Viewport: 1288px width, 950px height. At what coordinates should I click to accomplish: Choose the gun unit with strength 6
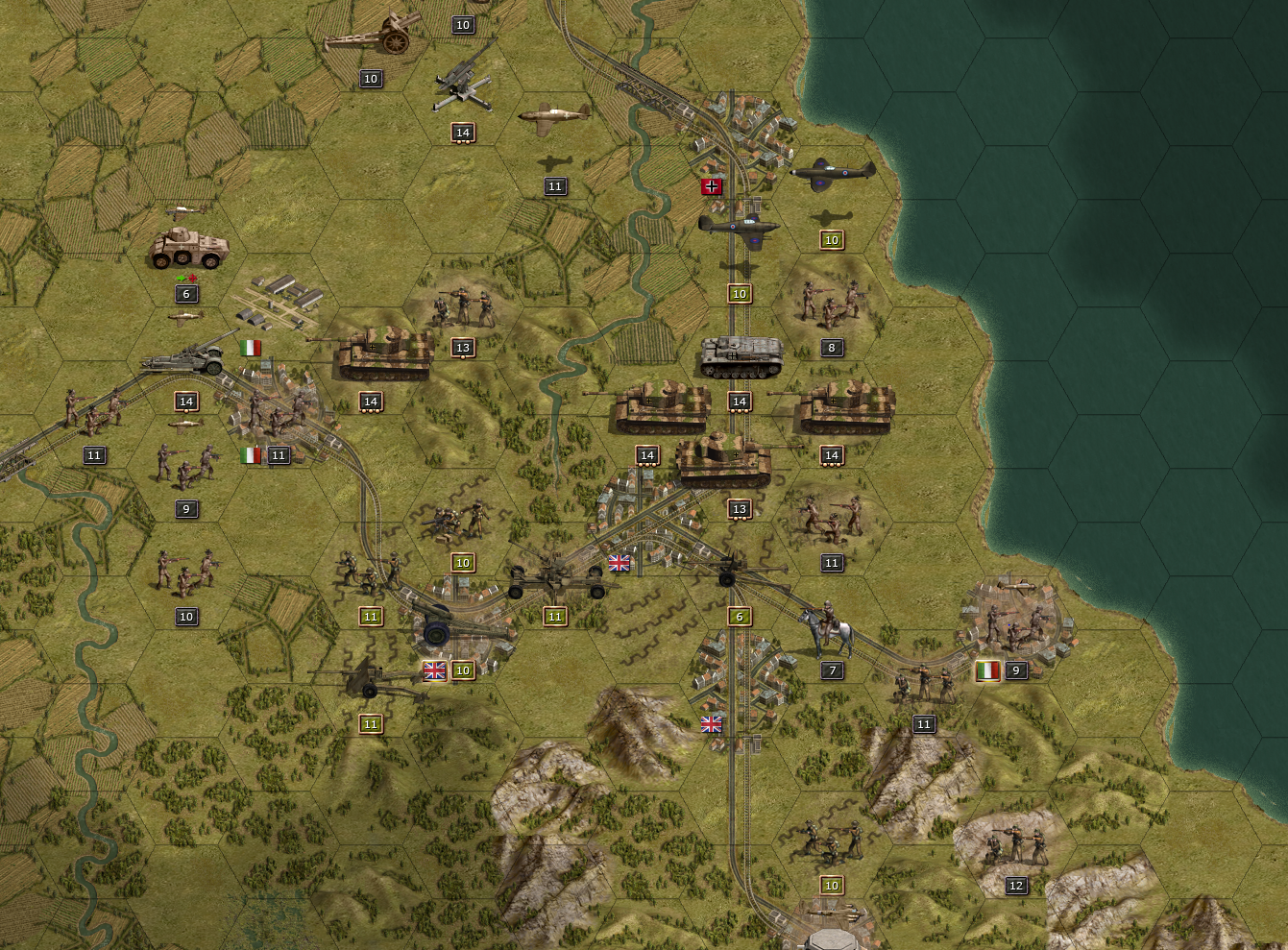(x=741, y=571)
